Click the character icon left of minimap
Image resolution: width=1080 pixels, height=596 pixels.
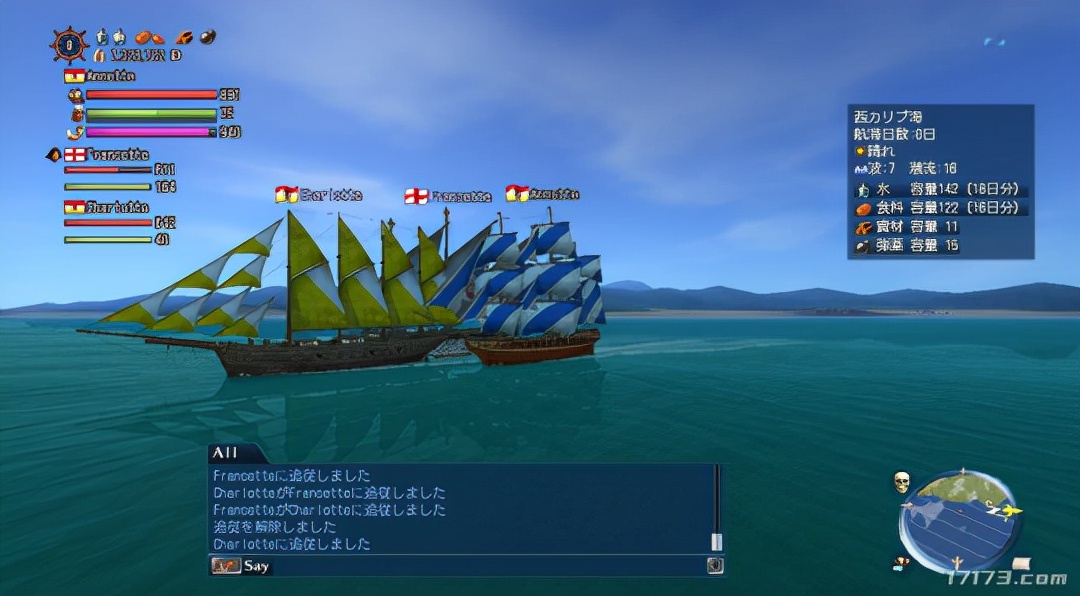(x=902, y=562)
